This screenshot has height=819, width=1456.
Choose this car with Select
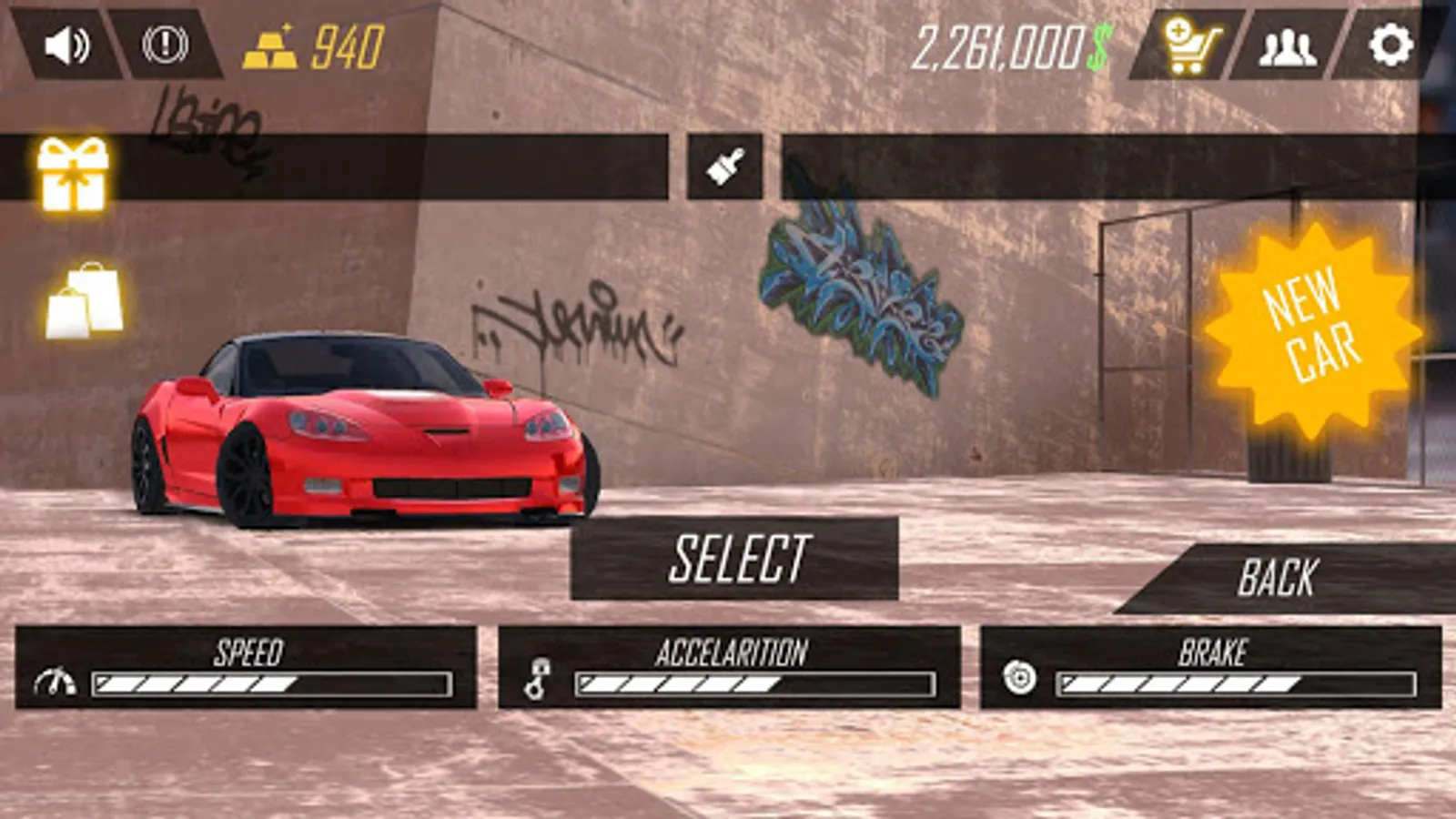(734, 558)
